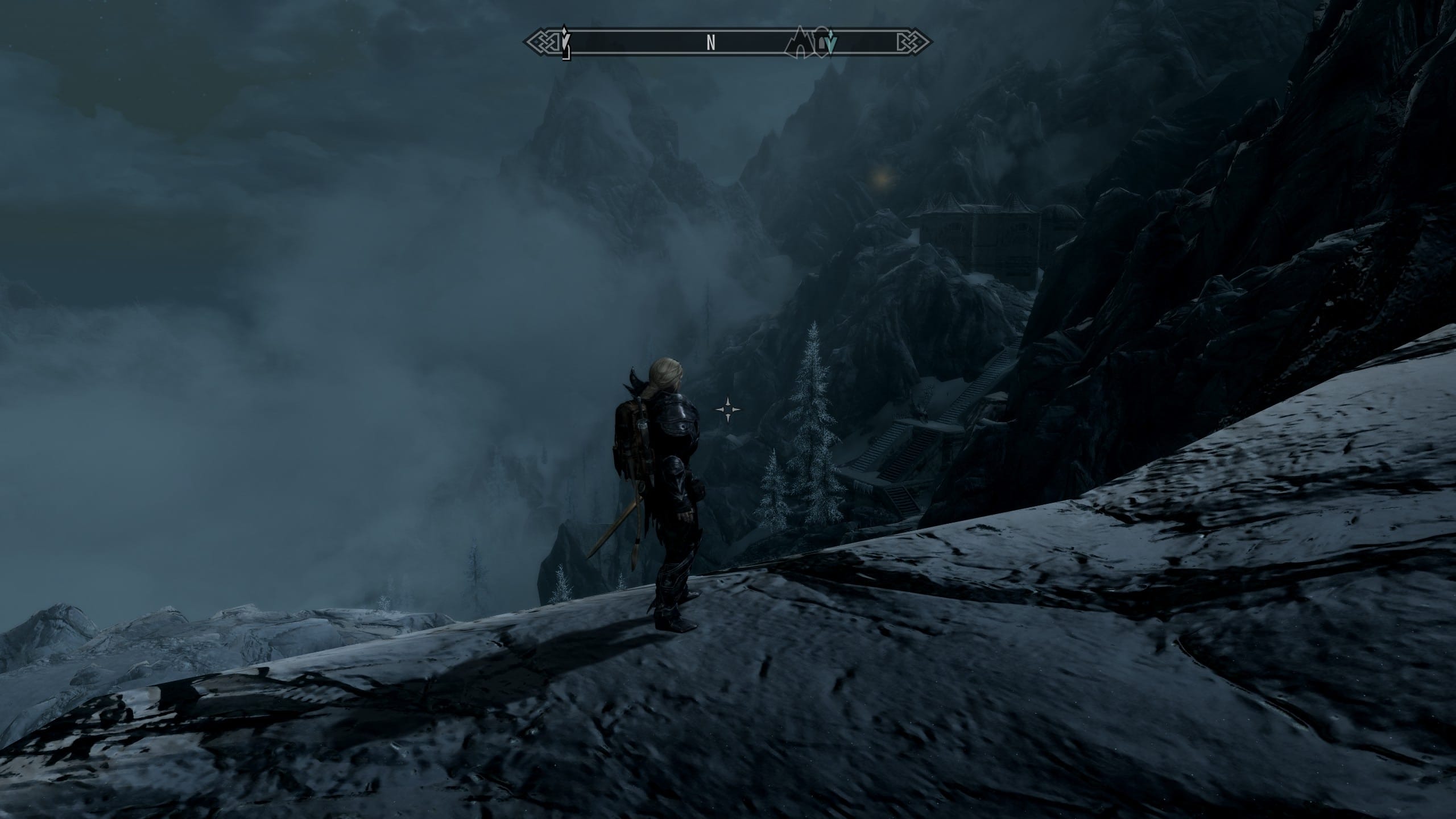Click the N direction indicator on the compass
The height and width of the screenshot is (819, 1456).
pyautogui.click(x=710, y=42)
